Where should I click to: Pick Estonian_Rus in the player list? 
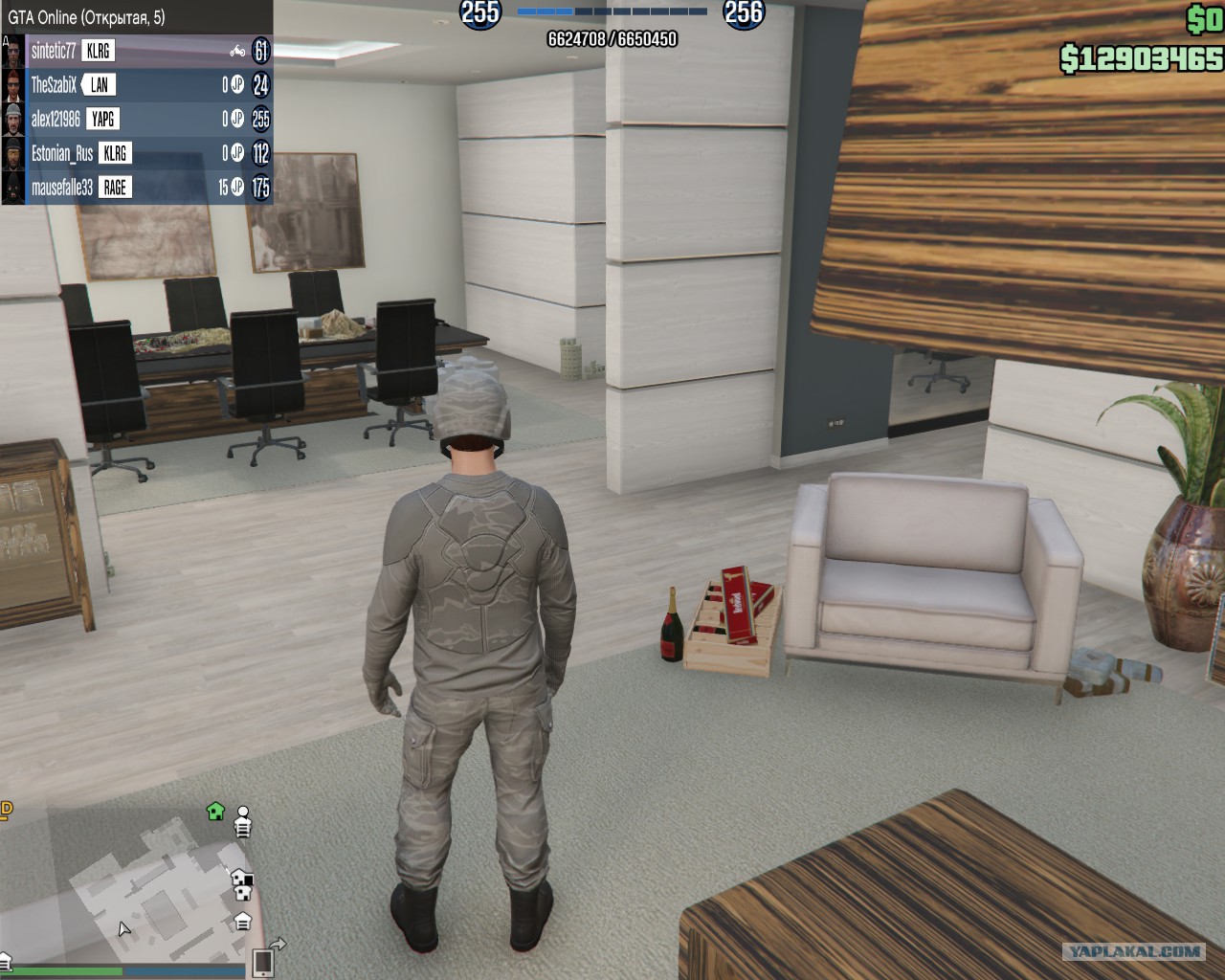pos(61,153)
